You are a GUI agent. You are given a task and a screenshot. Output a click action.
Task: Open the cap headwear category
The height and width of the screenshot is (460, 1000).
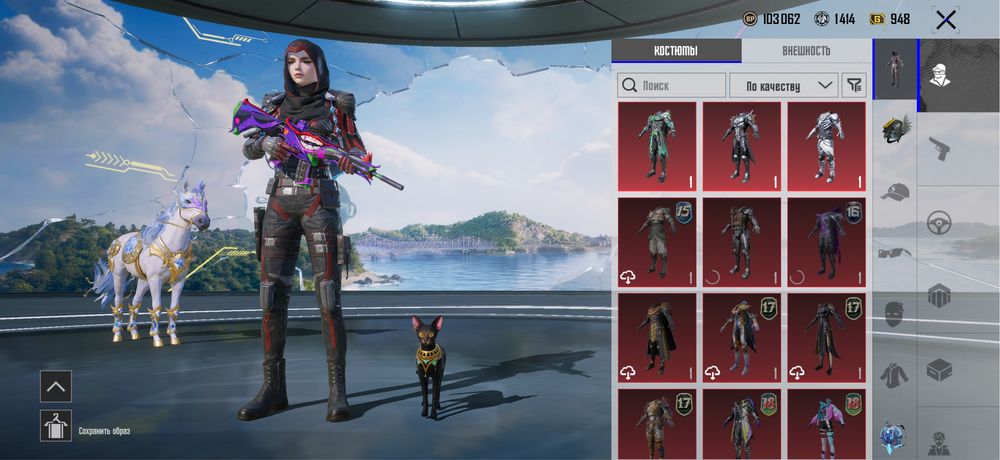(895, 191)
